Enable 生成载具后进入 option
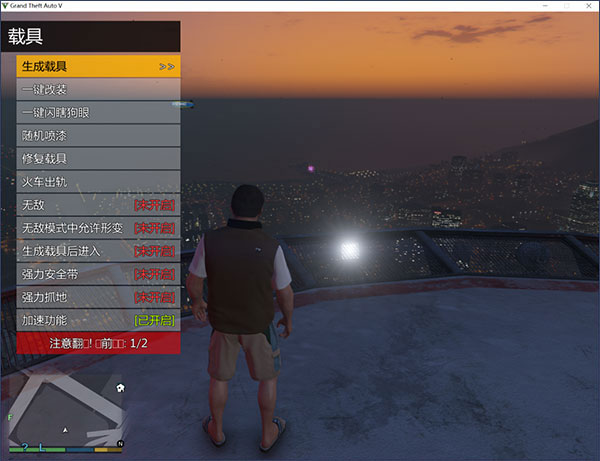This screenshot has height=461, width=600. (x=98, y=251)
